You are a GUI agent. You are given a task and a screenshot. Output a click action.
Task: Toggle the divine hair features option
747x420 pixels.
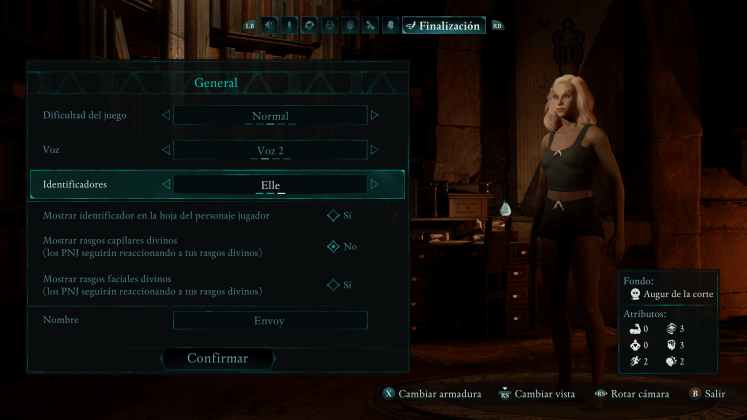click(333, 246)
